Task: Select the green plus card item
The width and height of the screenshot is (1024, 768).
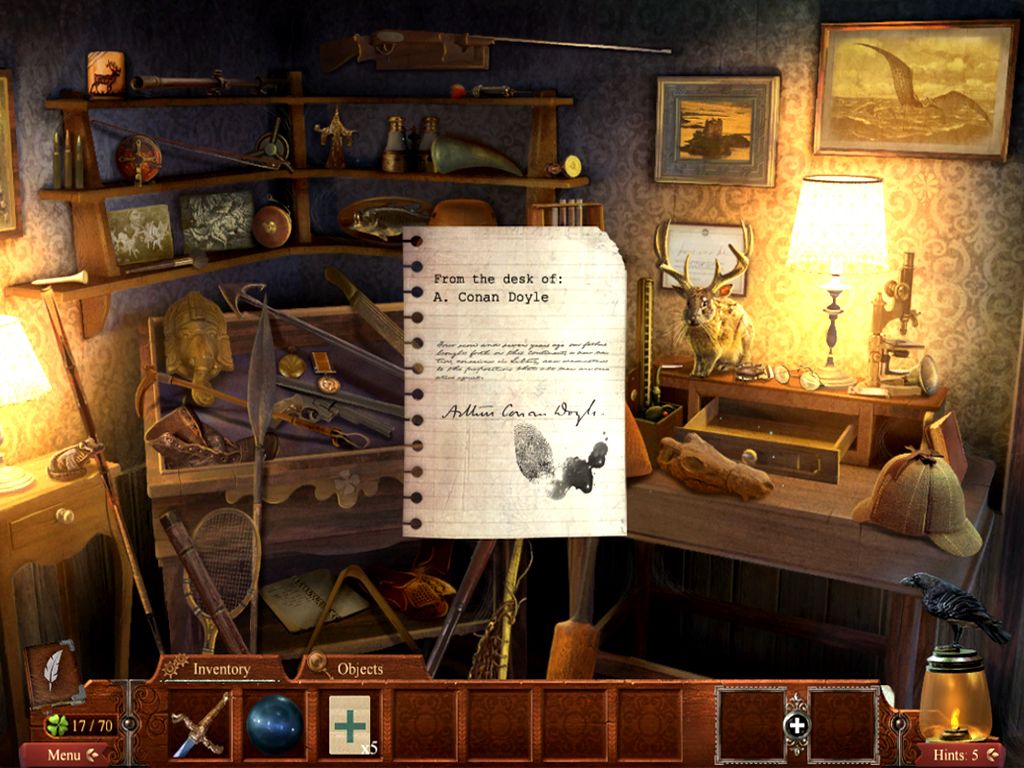Action: coord(350,722)
